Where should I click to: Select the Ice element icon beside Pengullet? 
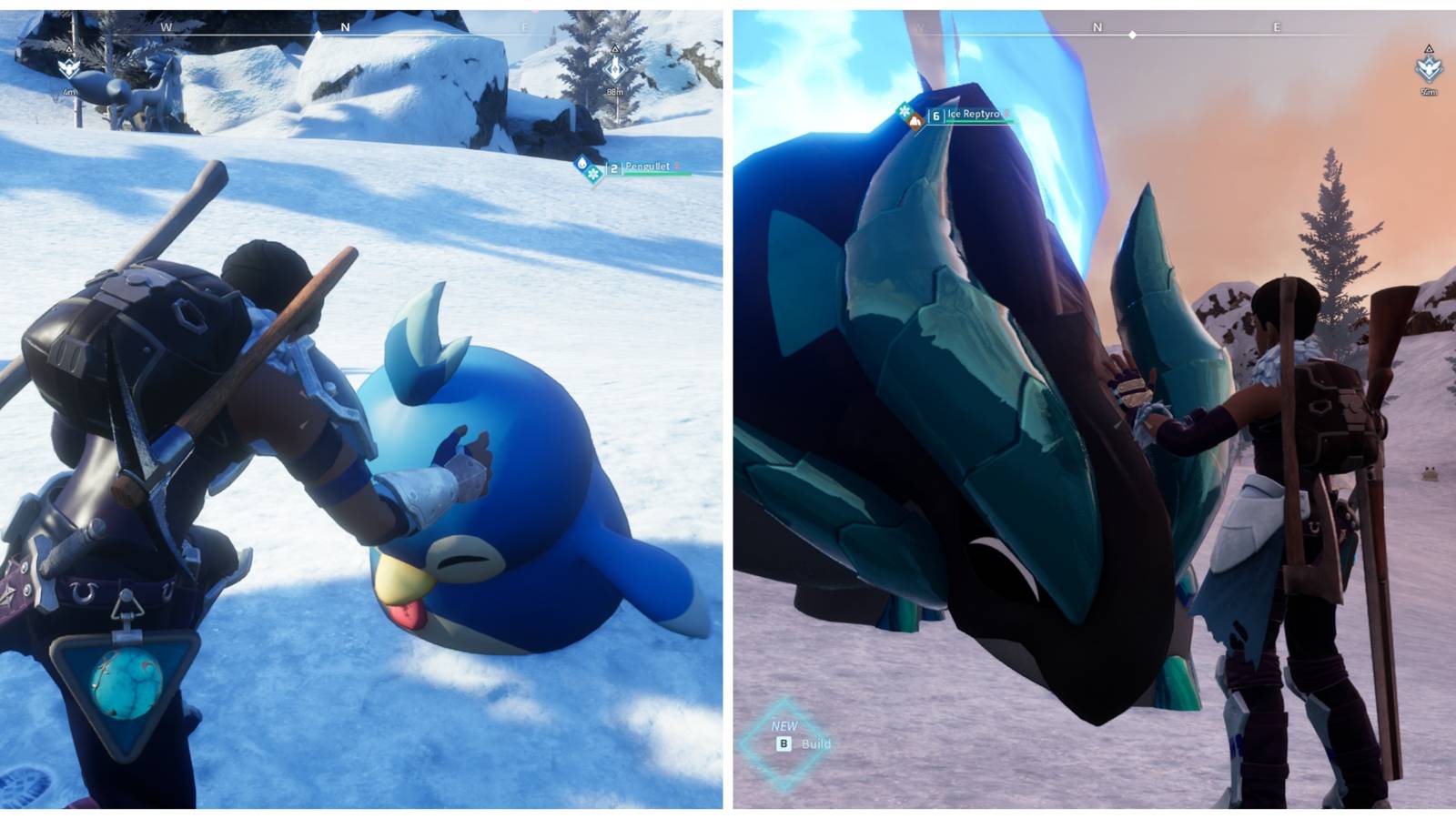[591, 173]
